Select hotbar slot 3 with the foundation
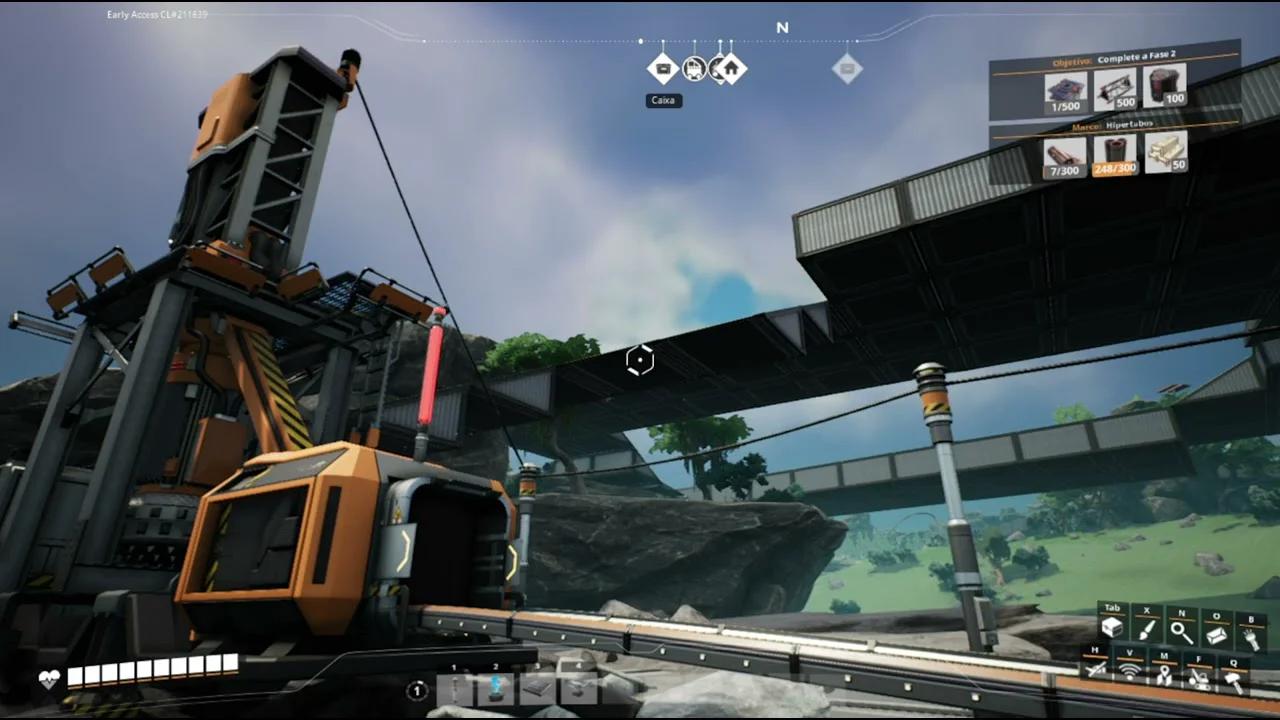This screenshot has height=720, width=1280. point(537,686)
